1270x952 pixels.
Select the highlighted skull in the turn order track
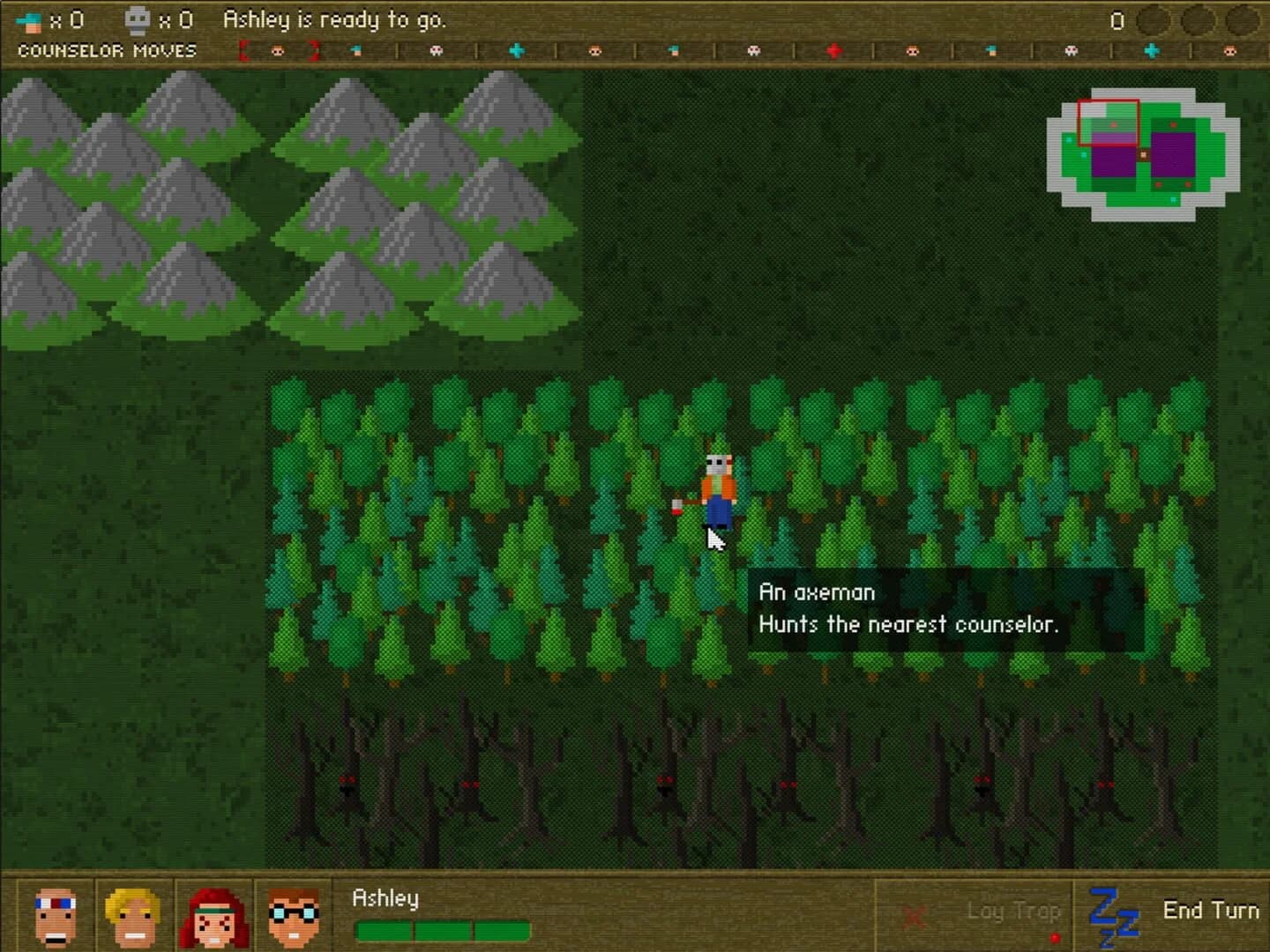(x=278, y=51)
